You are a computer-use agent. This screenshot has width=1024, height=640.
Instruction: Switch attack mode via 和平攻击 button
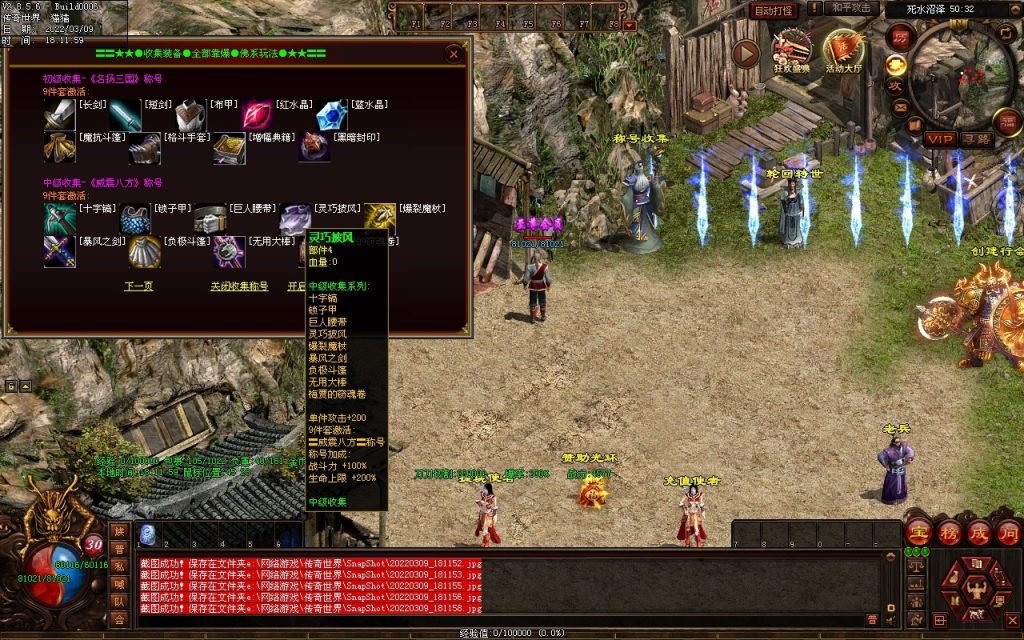point(854,9)
